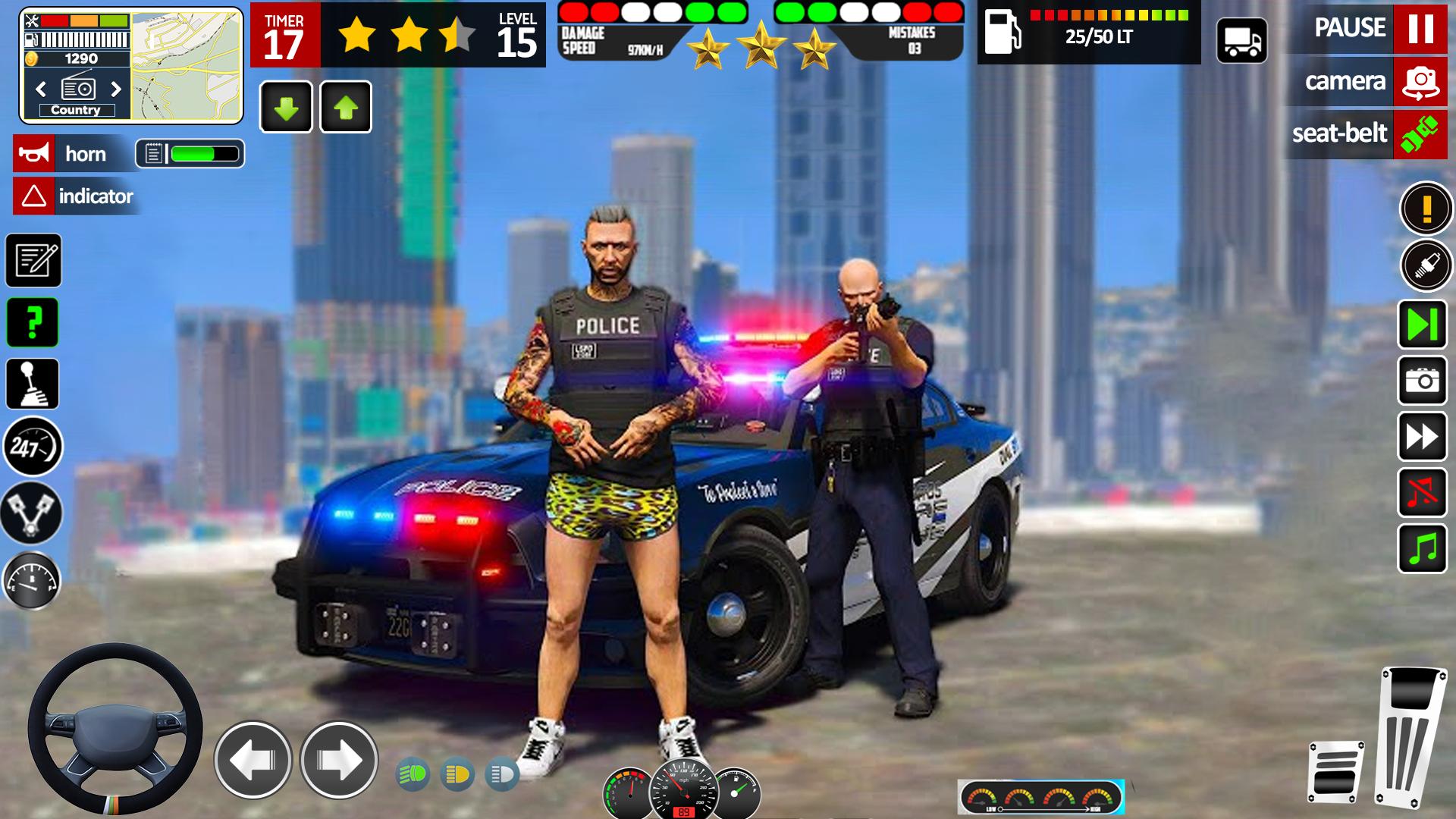Click the green down arrow button

[286, 107]
